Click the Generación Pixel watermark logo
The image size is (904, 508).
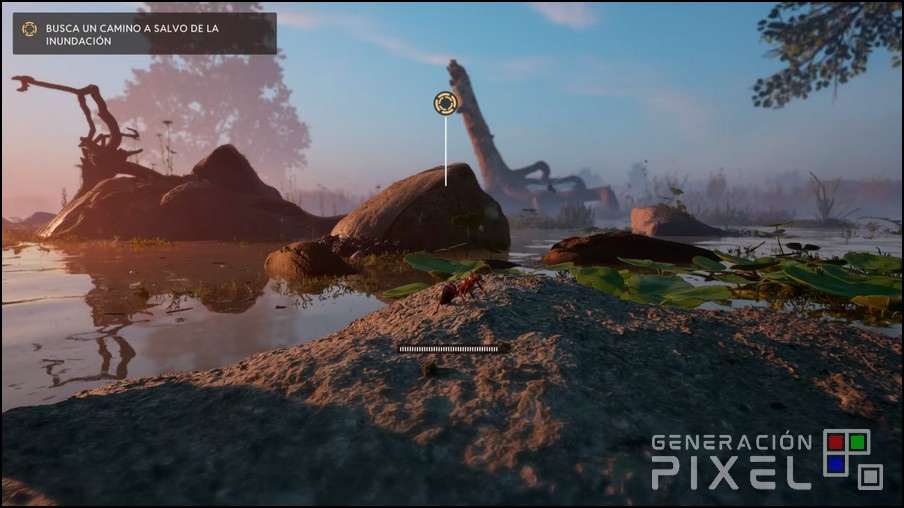767,460
